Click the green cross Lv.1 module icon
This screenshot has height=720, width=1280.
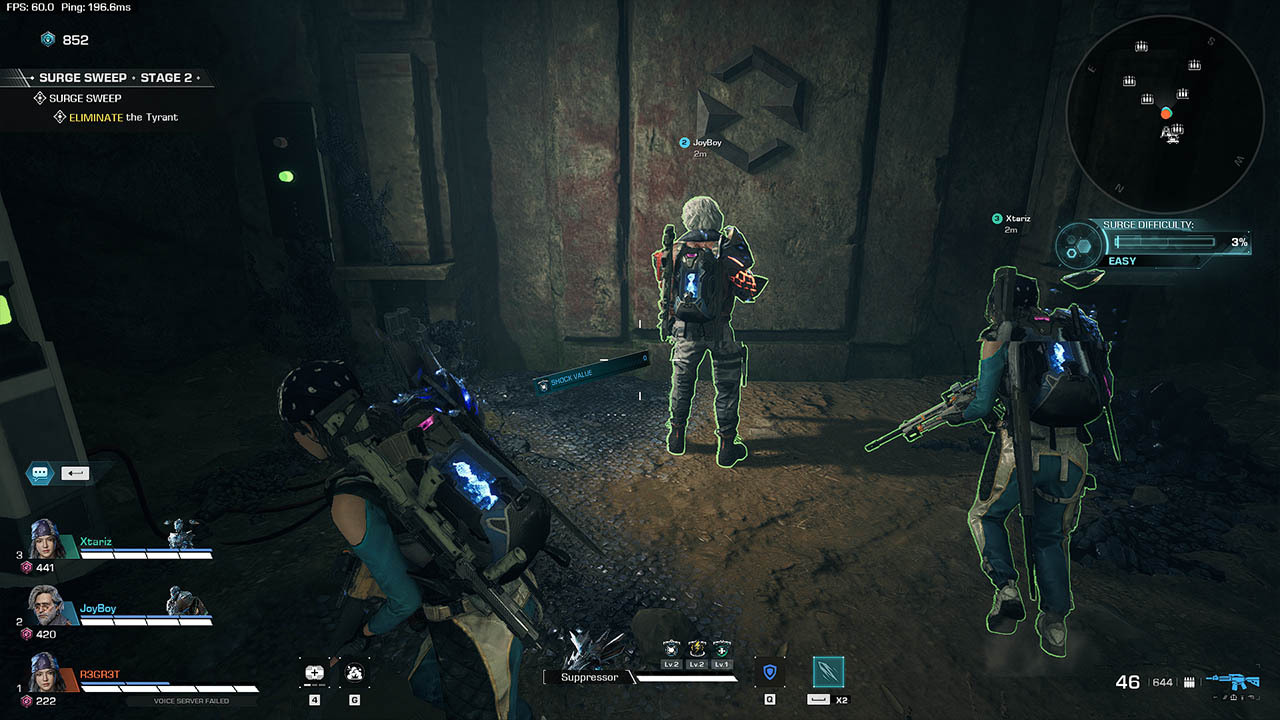[722, 650]
